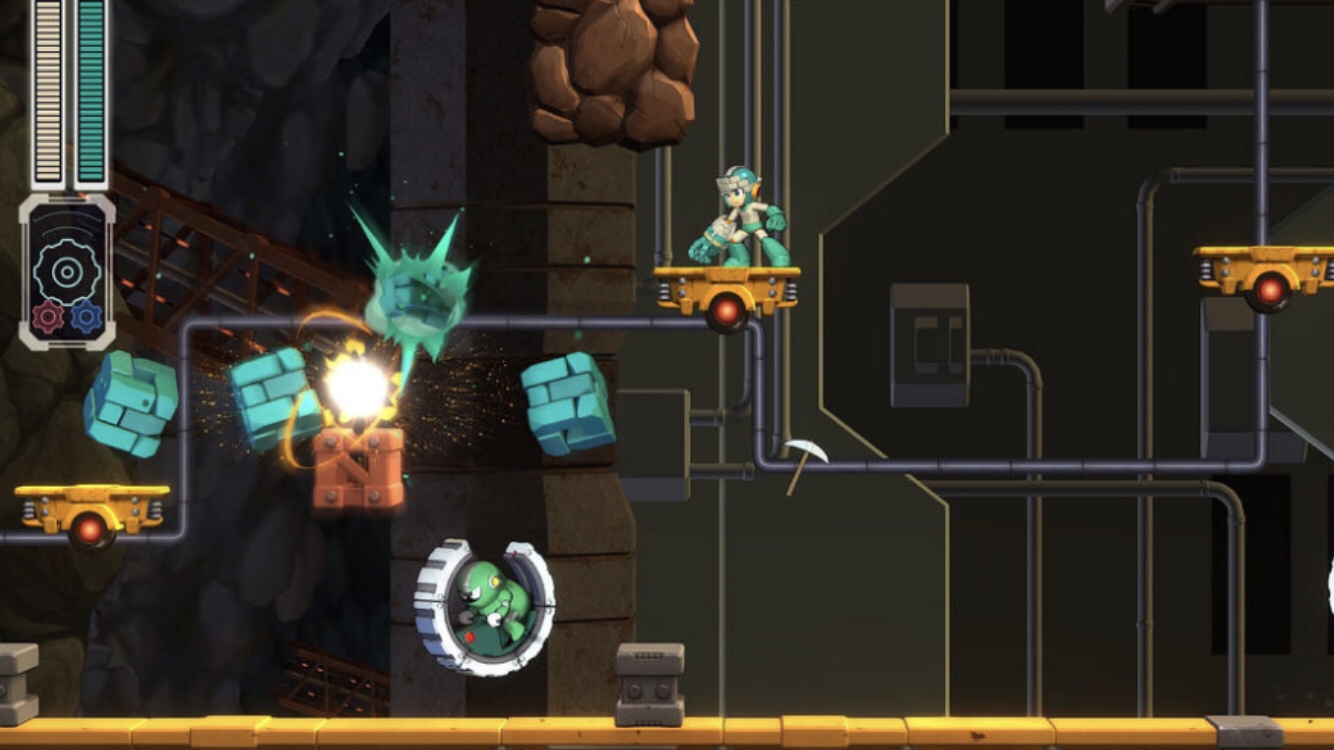Activate the red Power Gear icon
The width and height of the screenshot is (1334, 750).
point(48,317)
